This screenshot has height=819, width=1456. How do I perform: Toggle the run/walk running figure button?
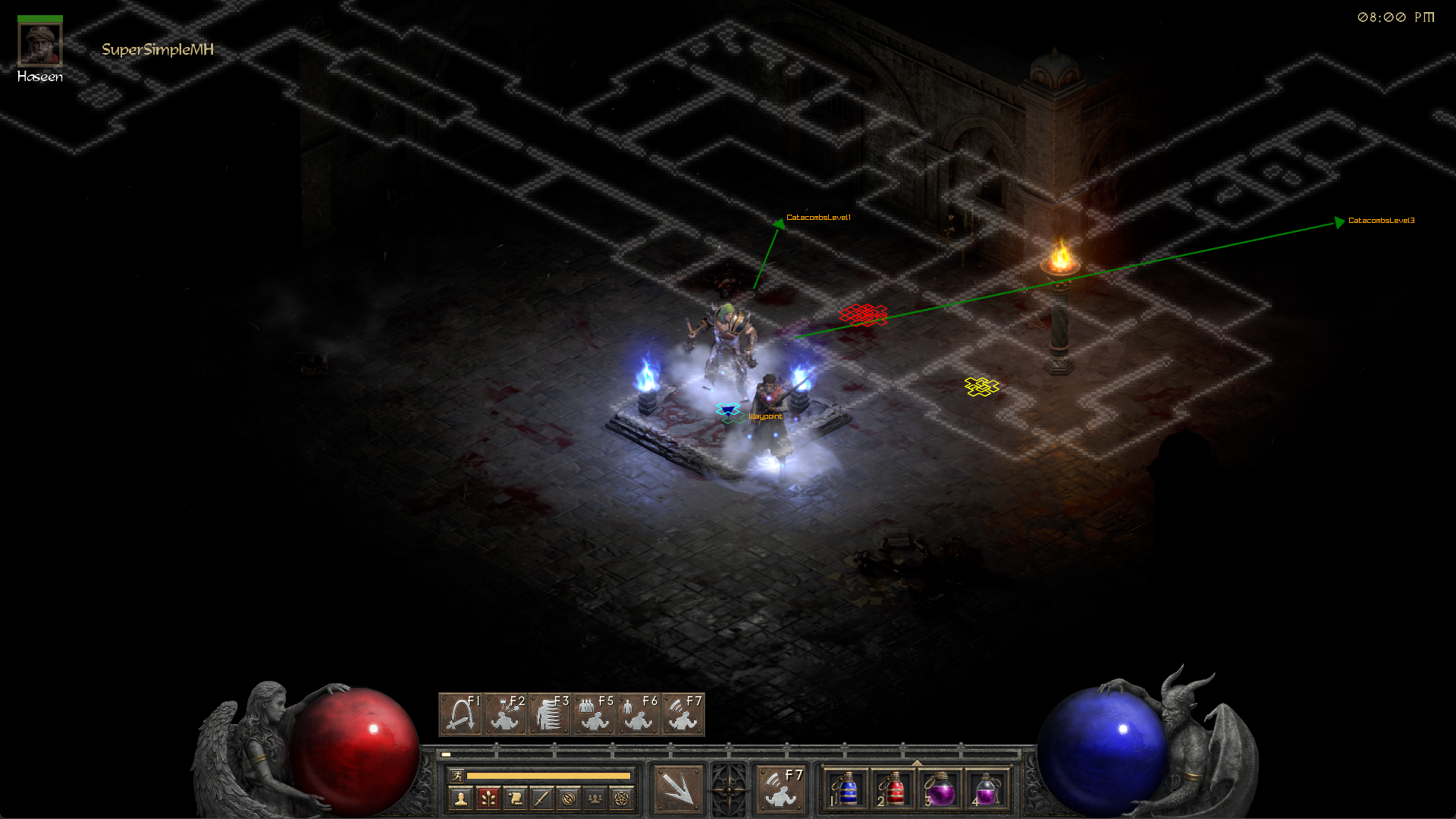point(457,775)
